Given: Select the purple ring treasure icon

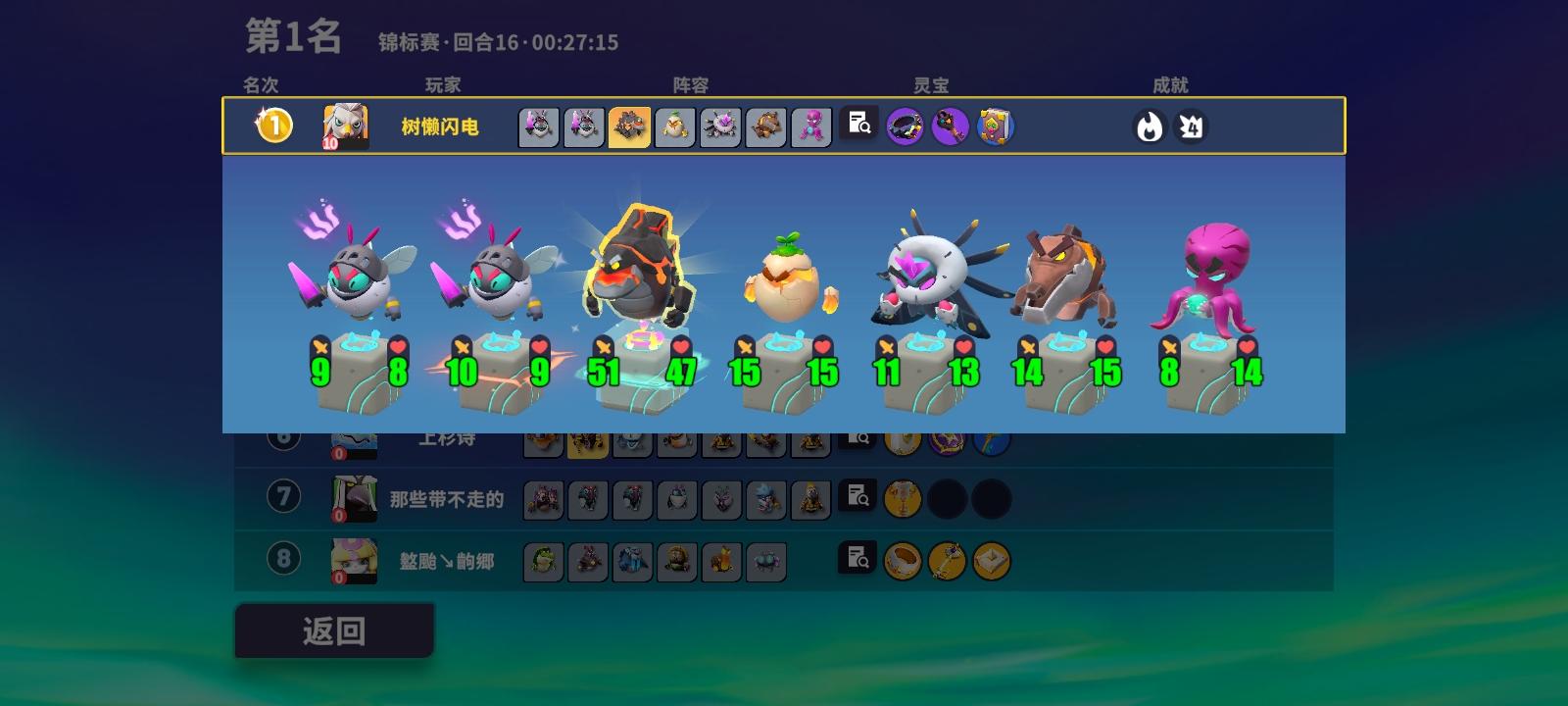Looking at the screenshot, I should [904, 125].
